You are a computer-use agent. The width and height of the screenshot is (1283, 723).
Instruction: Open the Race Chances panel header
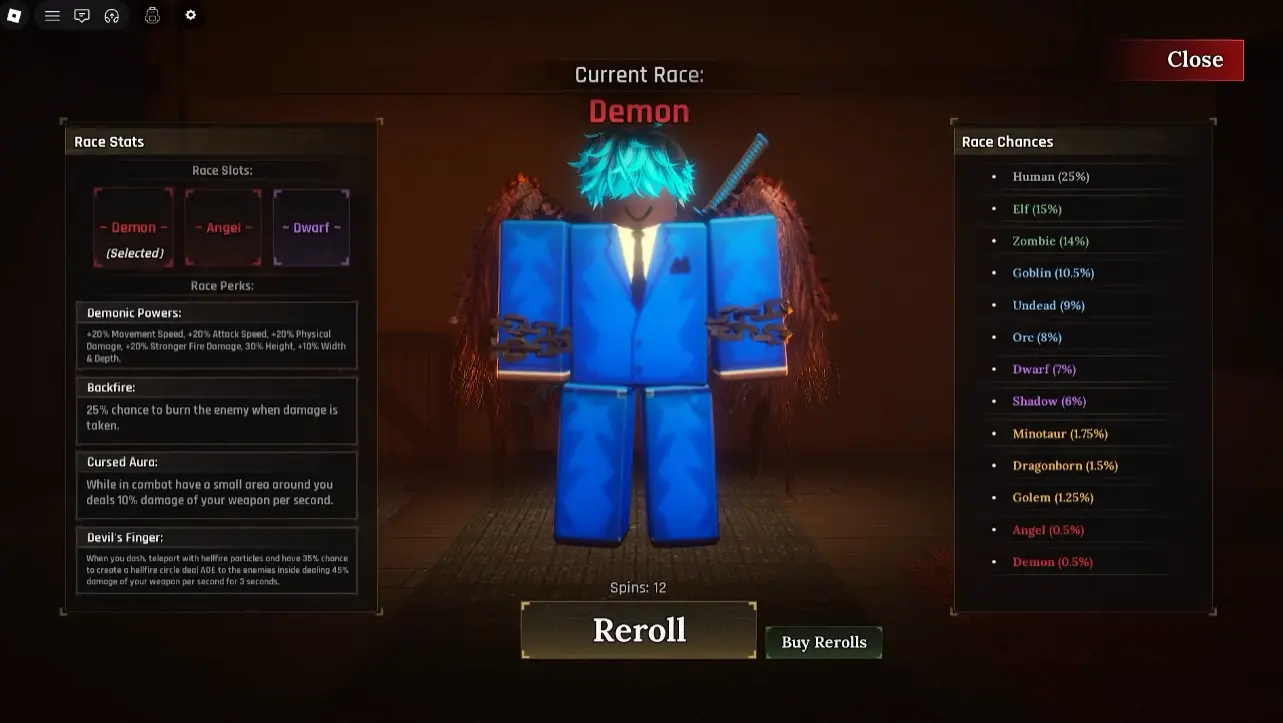(1008, 141)
